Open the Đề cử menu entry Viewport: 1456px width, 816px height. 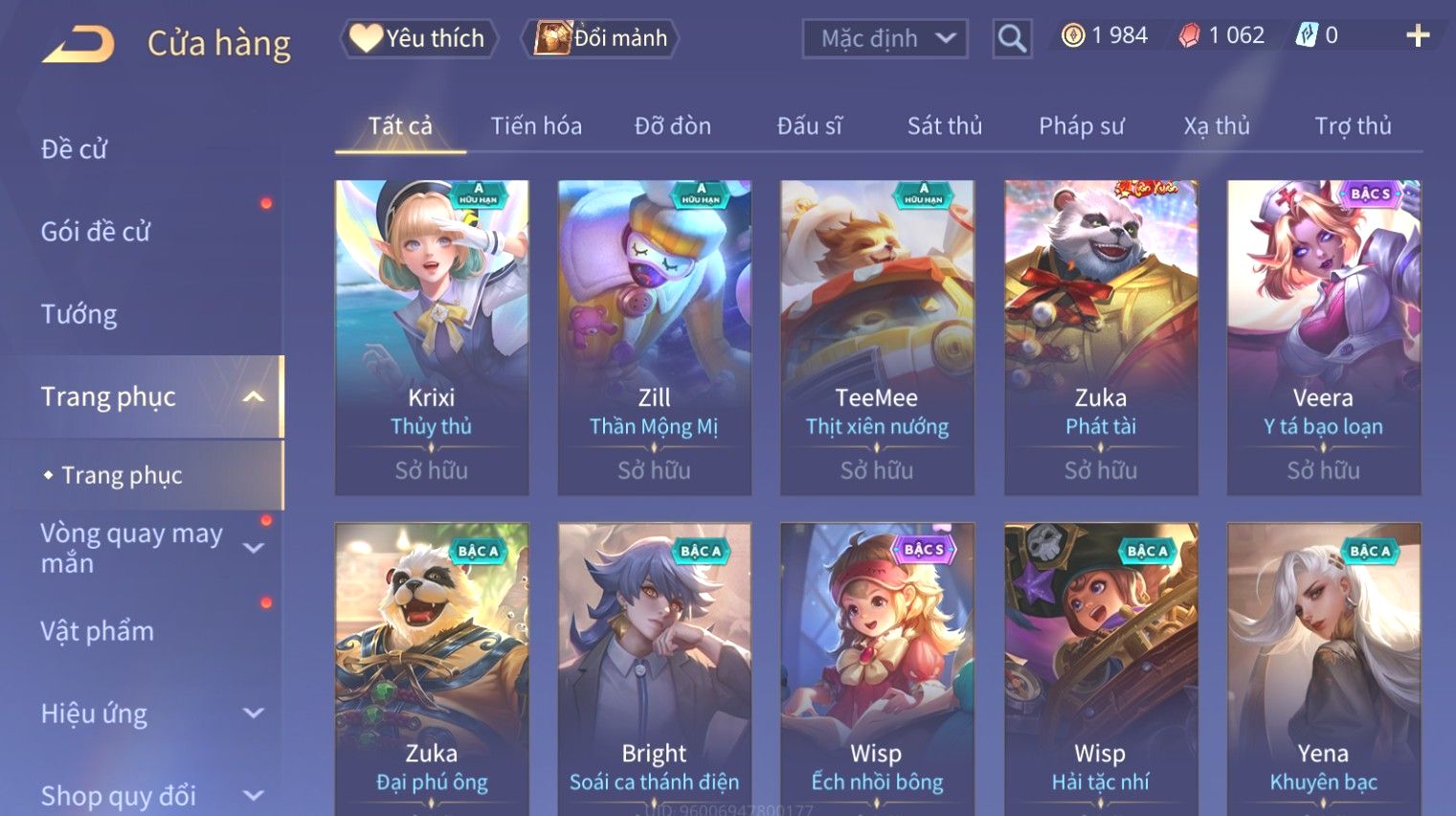point(75,149)
